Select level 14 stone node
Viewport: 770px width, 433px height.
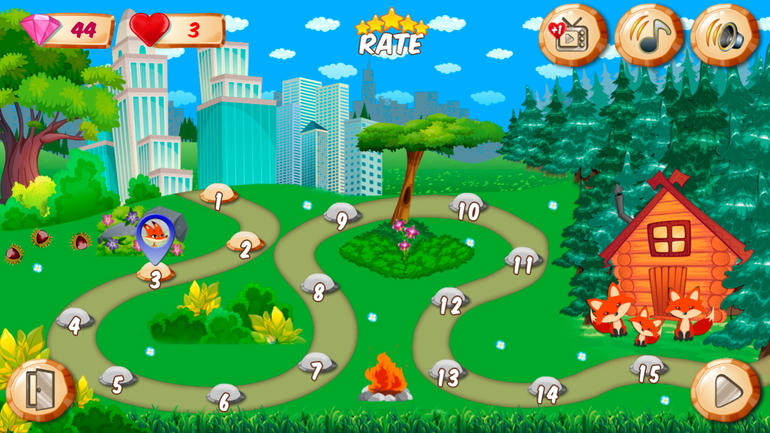pos(547,389)
